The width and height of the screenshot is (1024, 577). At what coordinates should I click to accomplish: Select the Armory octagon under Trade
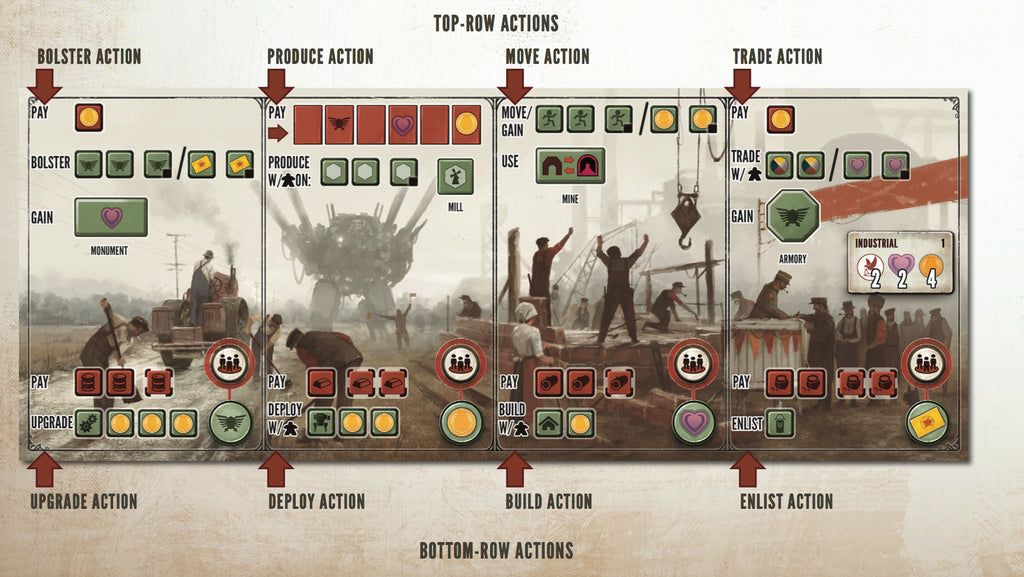tap(793, 216)
